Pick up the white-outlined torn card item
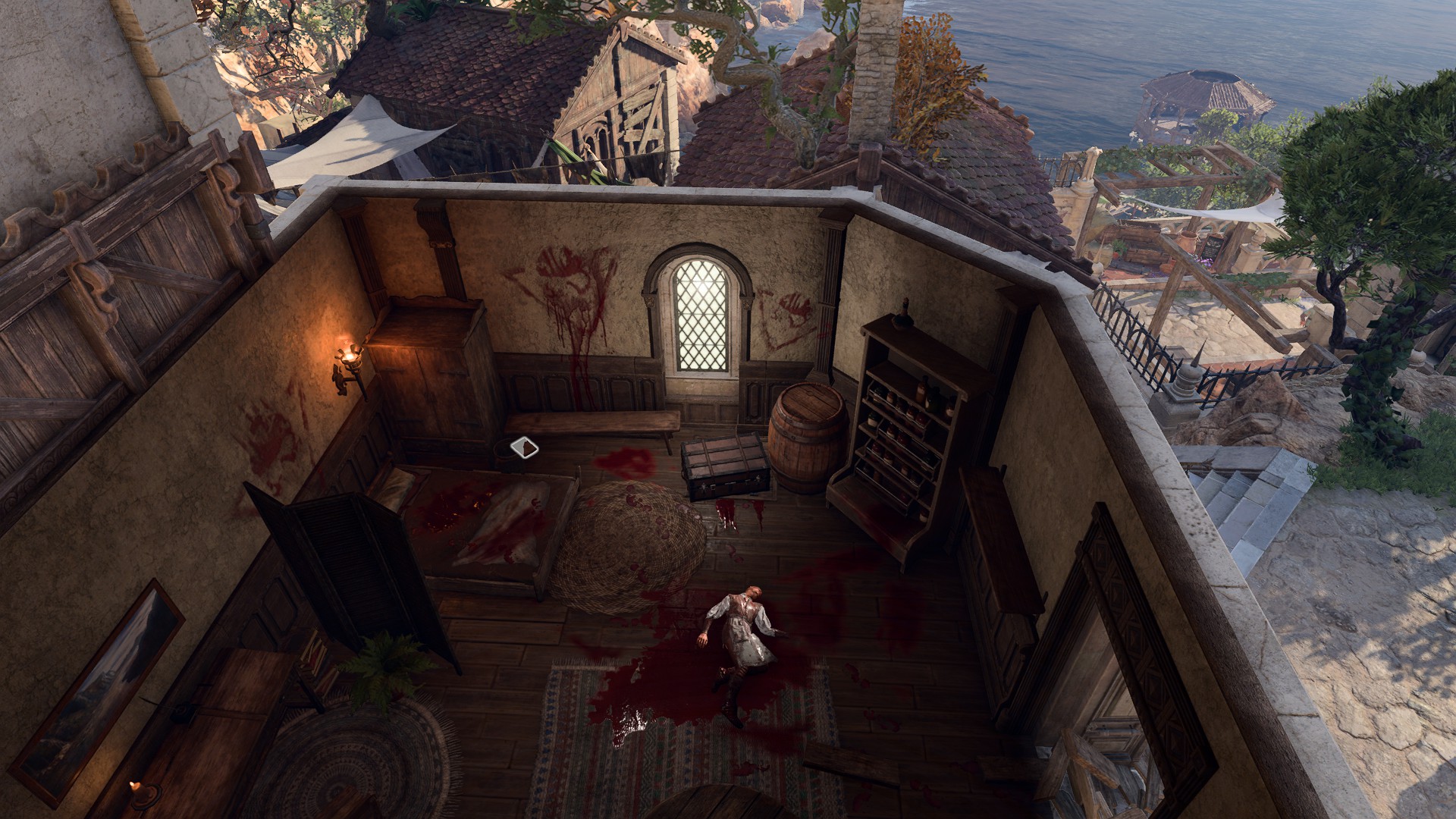 pyautogui.click(x=524, y=448)
